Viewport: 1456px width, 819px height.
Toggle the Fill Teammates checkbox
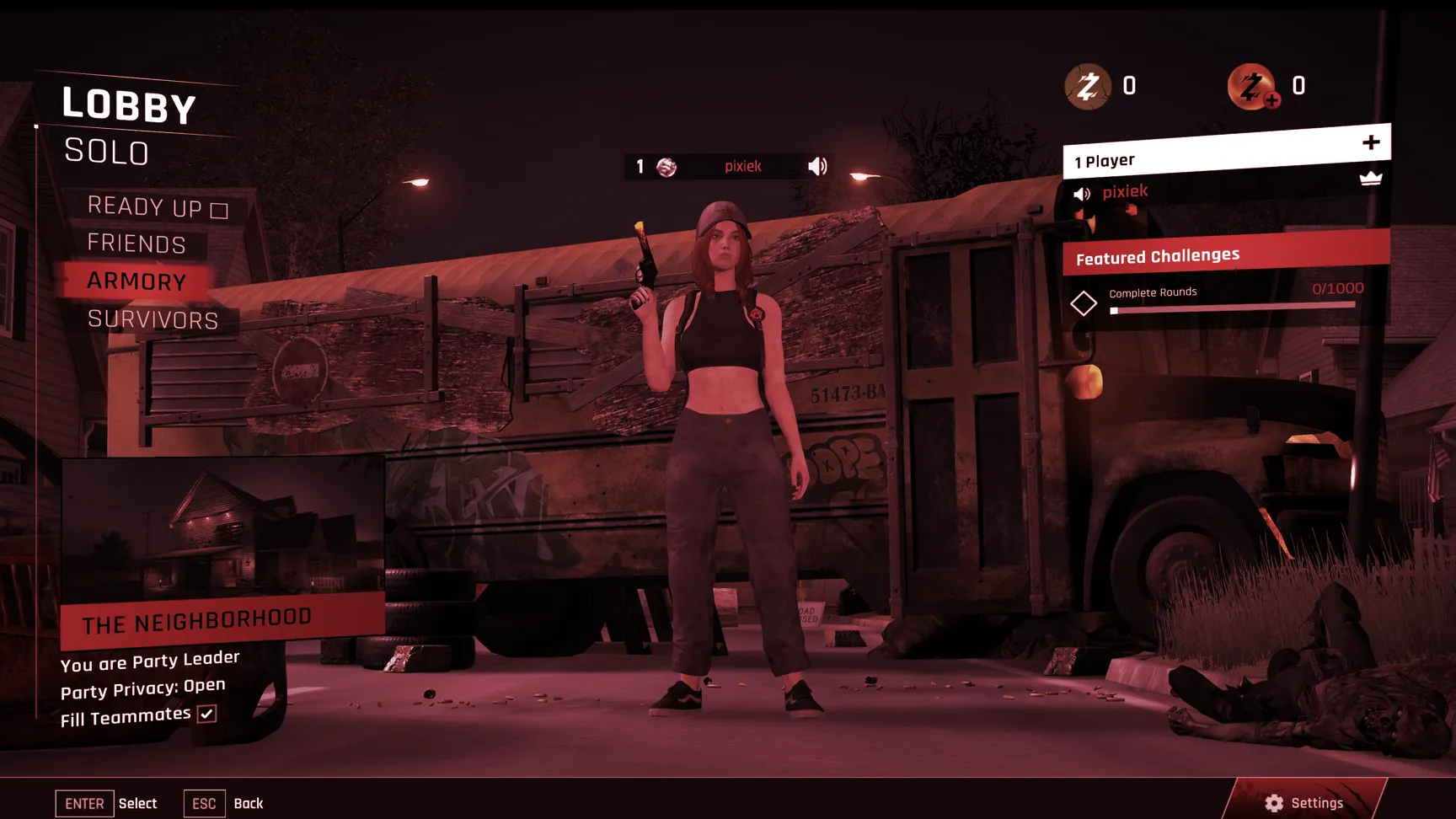[x=206, y=715]
